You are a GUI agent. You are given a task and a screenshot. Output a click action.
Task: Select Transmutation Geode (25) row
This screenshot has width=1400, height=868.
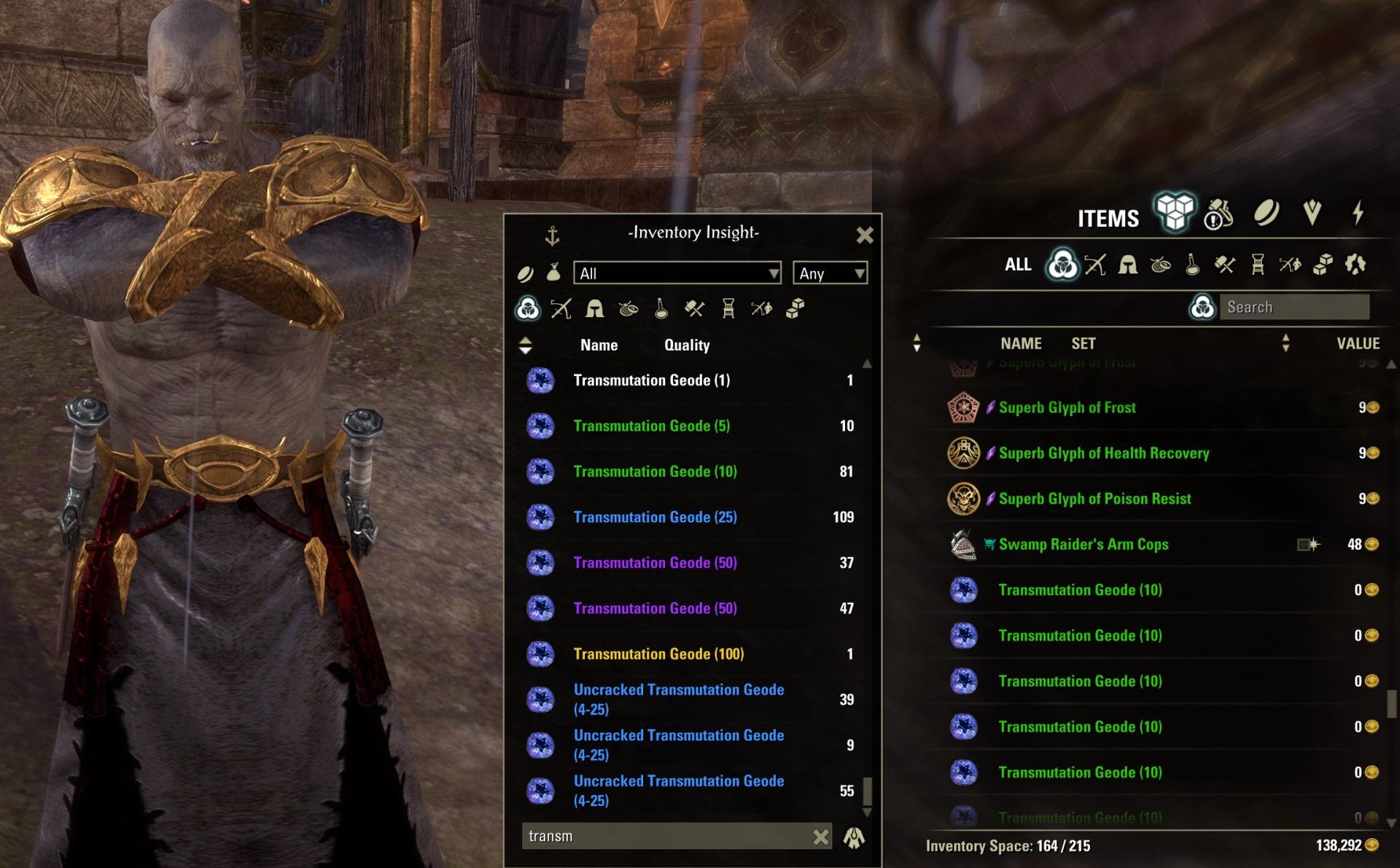pos(655,517)
